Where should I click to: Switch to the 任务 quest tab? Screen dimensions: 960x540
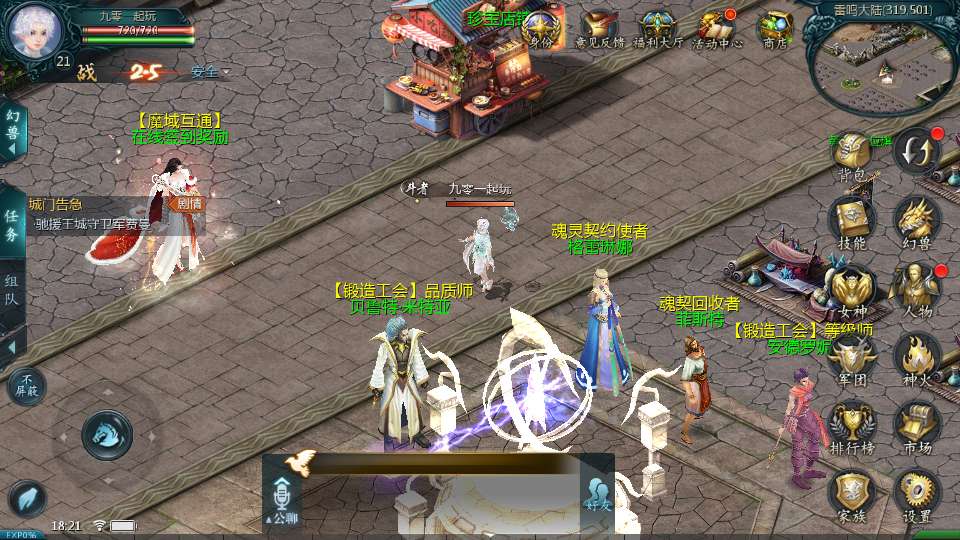point(12,225)
